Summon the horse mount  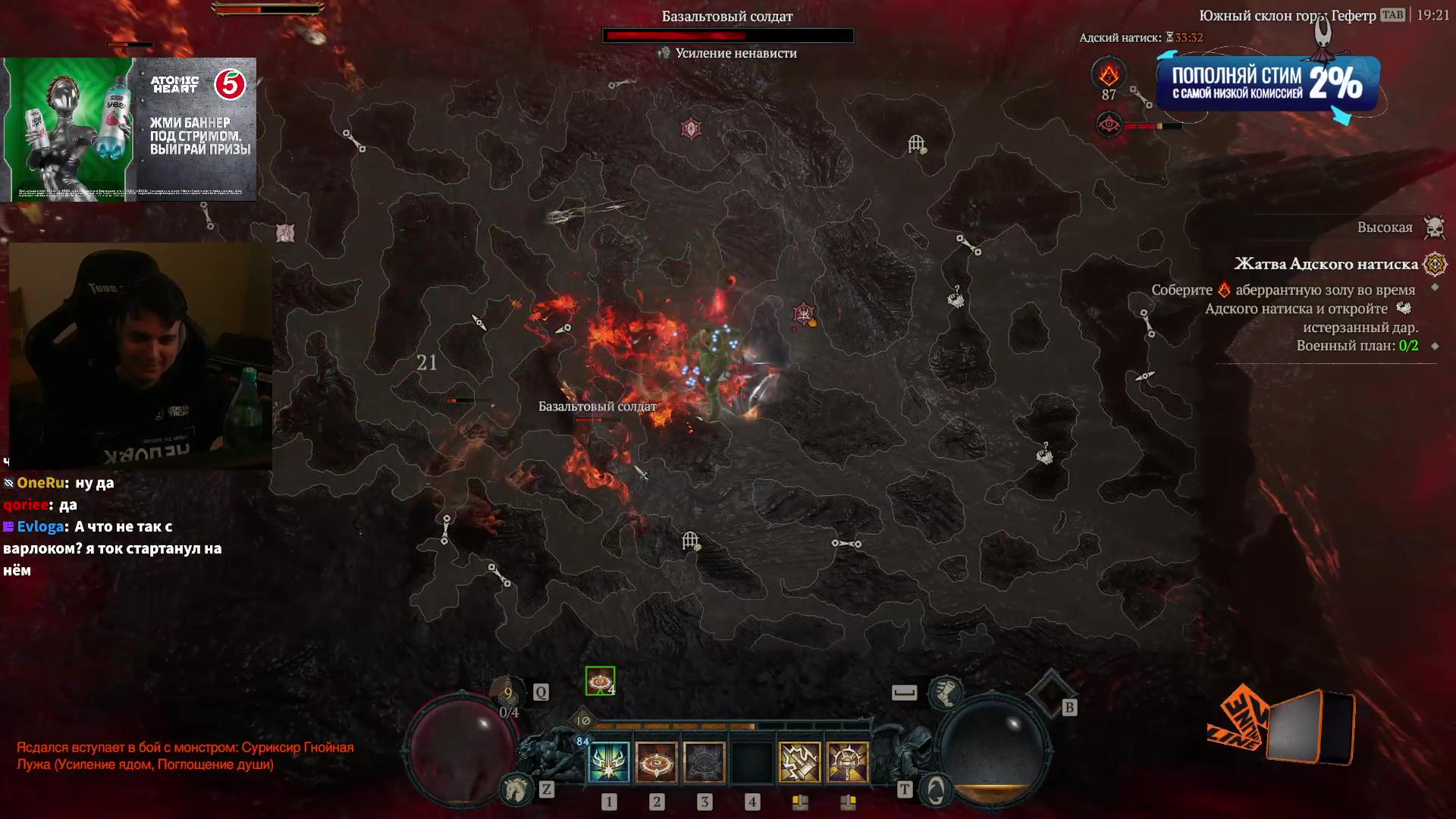(516, 789)
